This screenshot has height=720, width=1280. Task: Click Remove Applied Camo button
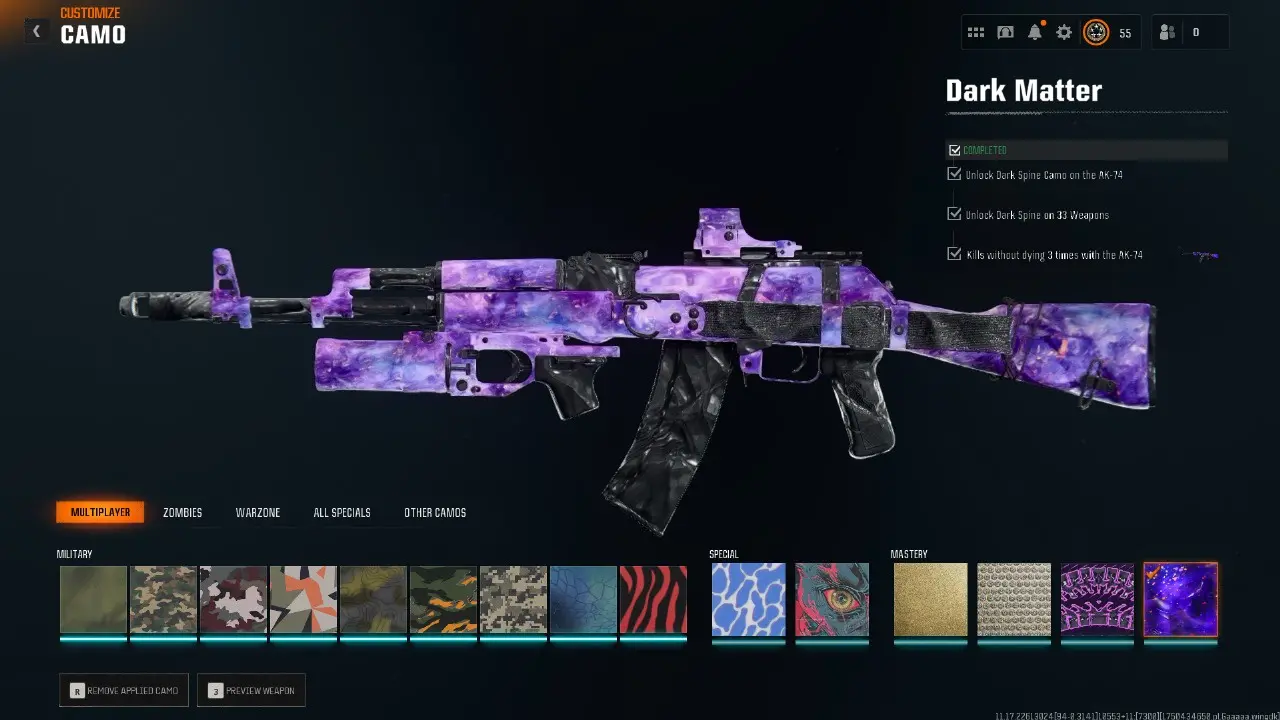(x=123, y=689)
